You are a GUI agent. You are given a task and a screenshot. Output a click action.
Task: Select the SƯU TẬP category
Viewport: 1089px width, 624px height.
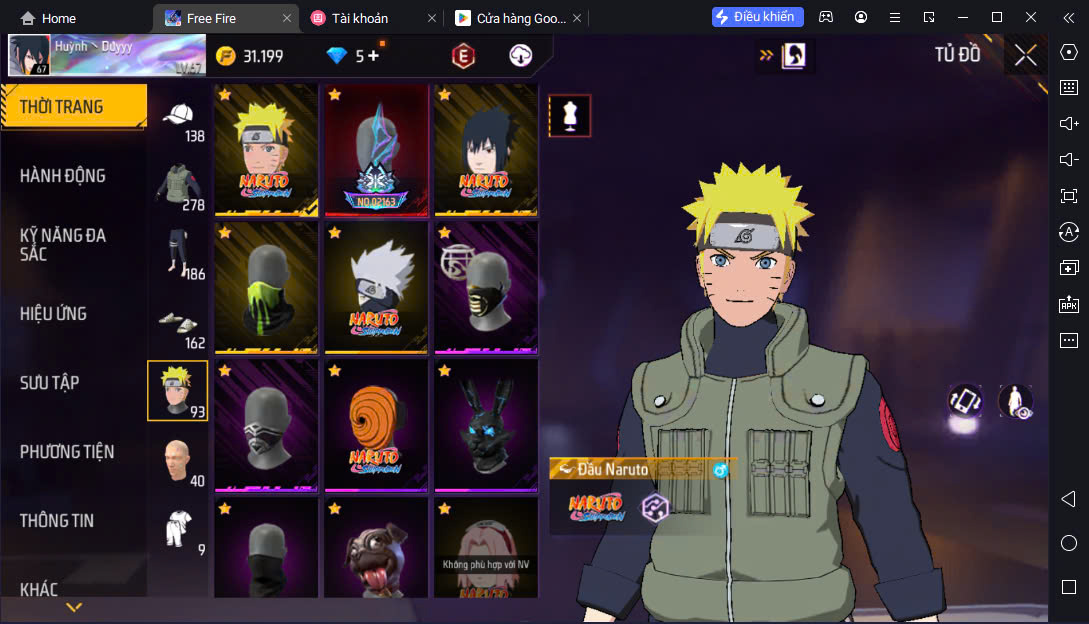click(x=50, y=383)
